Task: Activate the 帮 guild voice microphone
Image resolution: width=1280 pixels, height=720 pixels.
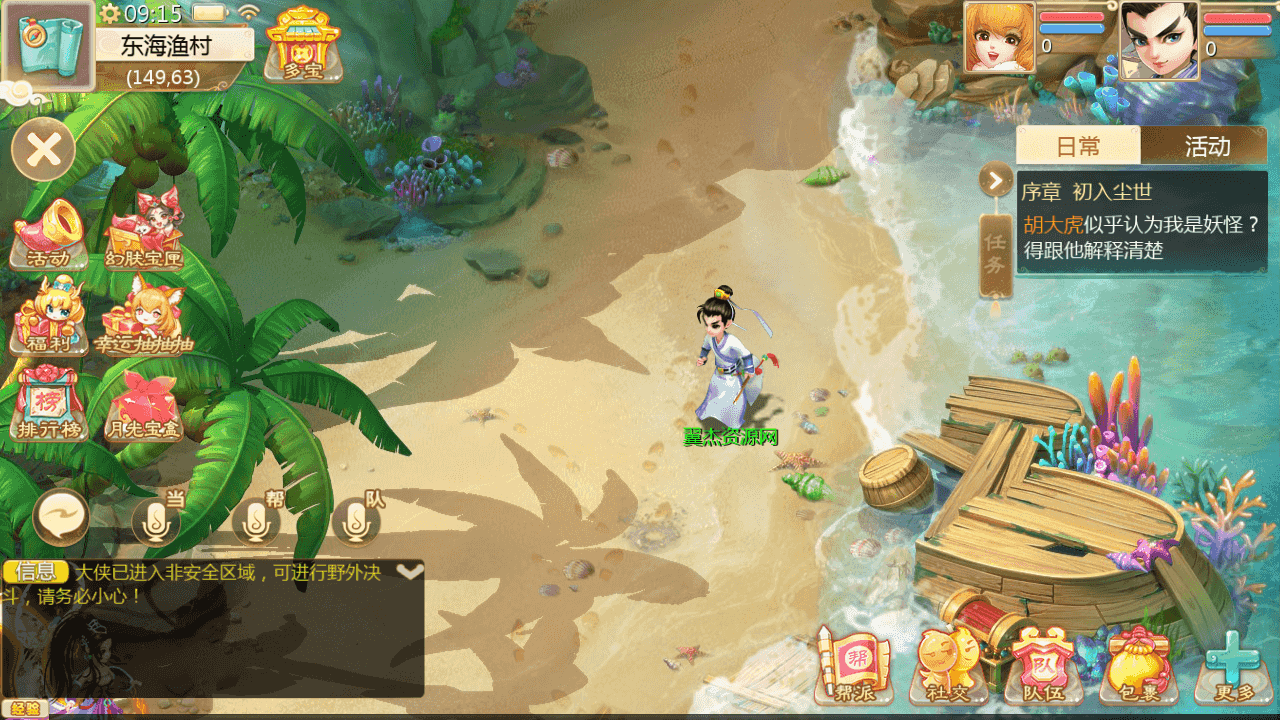Action: coord(256,520)
